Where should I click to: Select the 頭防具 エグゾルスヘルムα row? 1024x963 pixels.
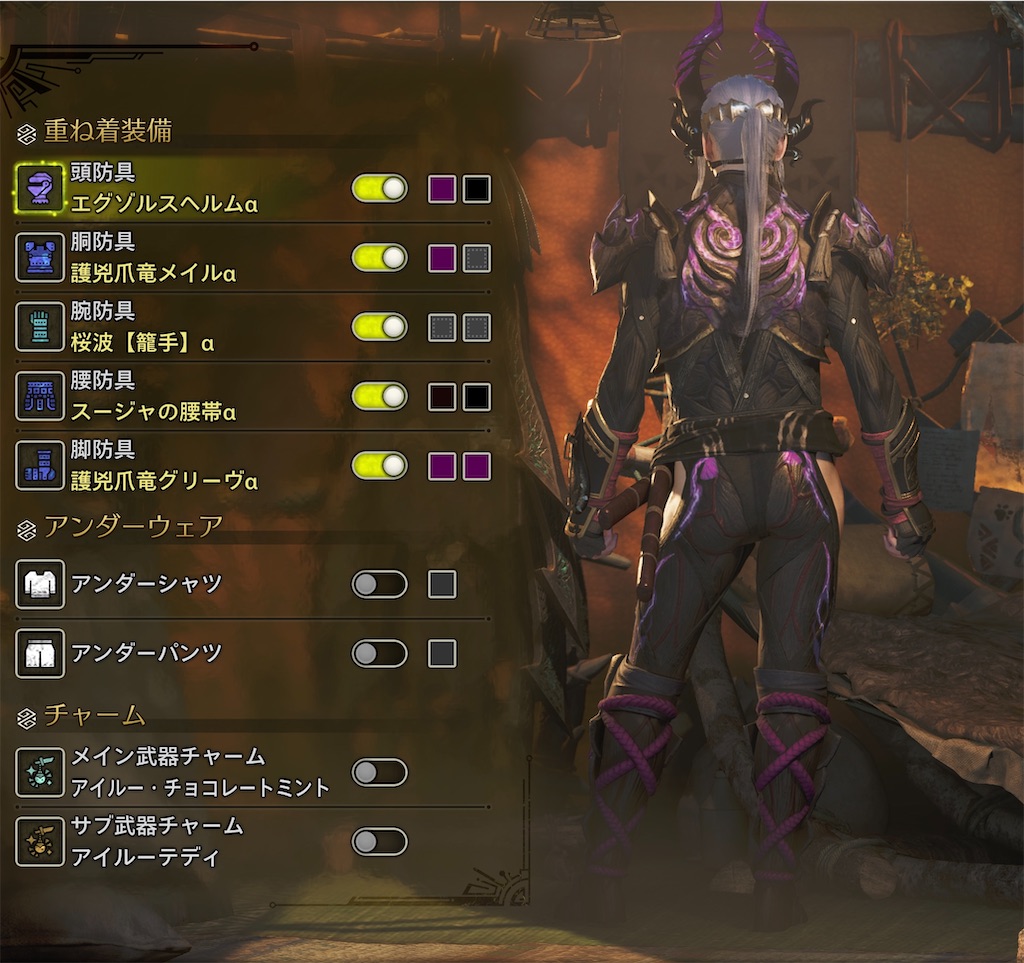[165, 189]
